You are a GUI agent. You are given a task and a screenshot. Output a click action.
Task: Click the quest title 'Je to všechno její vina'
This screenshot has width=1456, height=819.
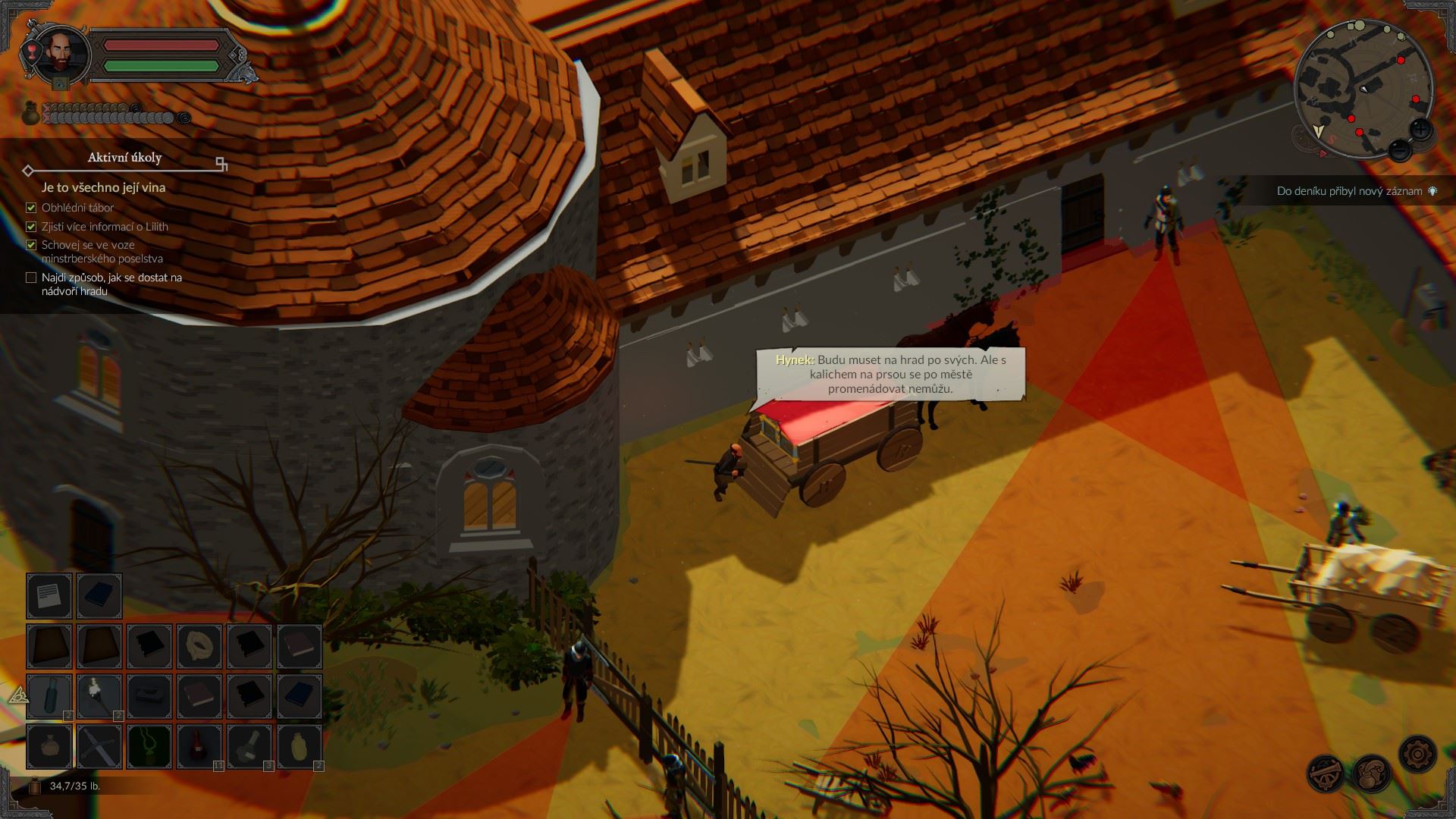pos(104,188)
